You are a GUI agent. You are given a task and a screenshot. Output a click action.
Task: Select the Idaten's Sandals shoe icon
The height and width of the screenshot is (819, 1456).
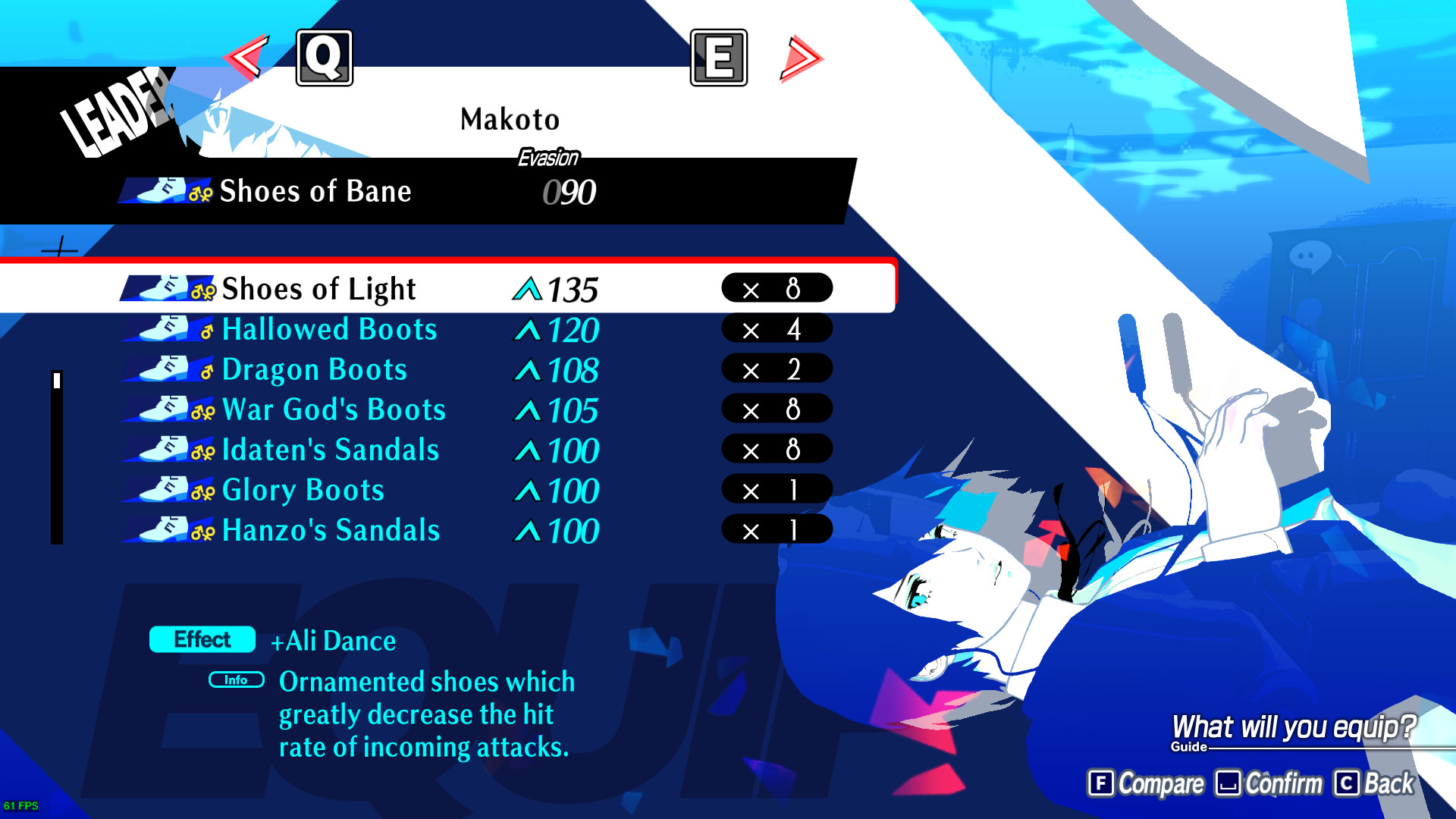(163, 450)
